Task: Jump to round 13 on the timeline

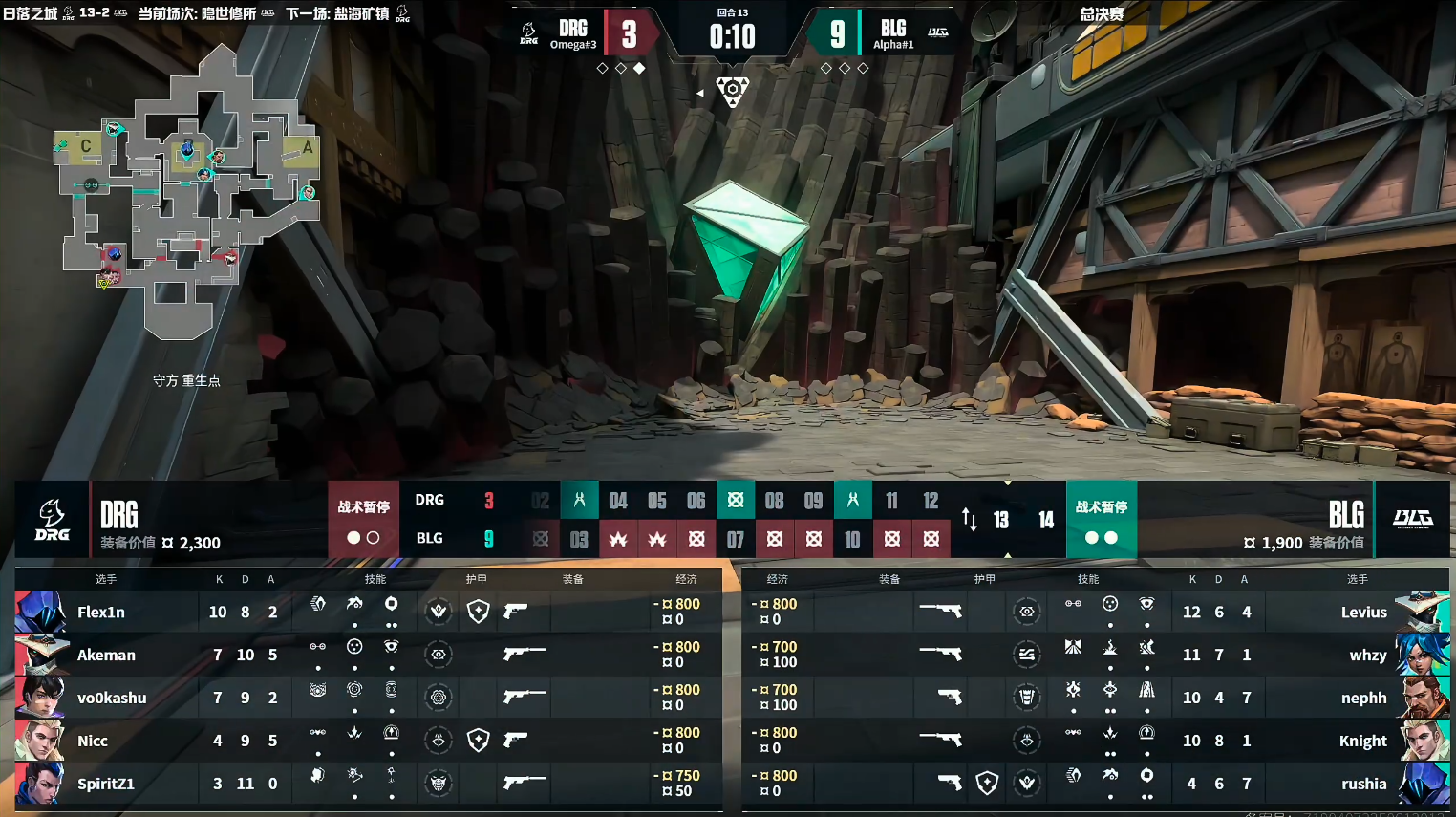Action: pos(1001,520)
